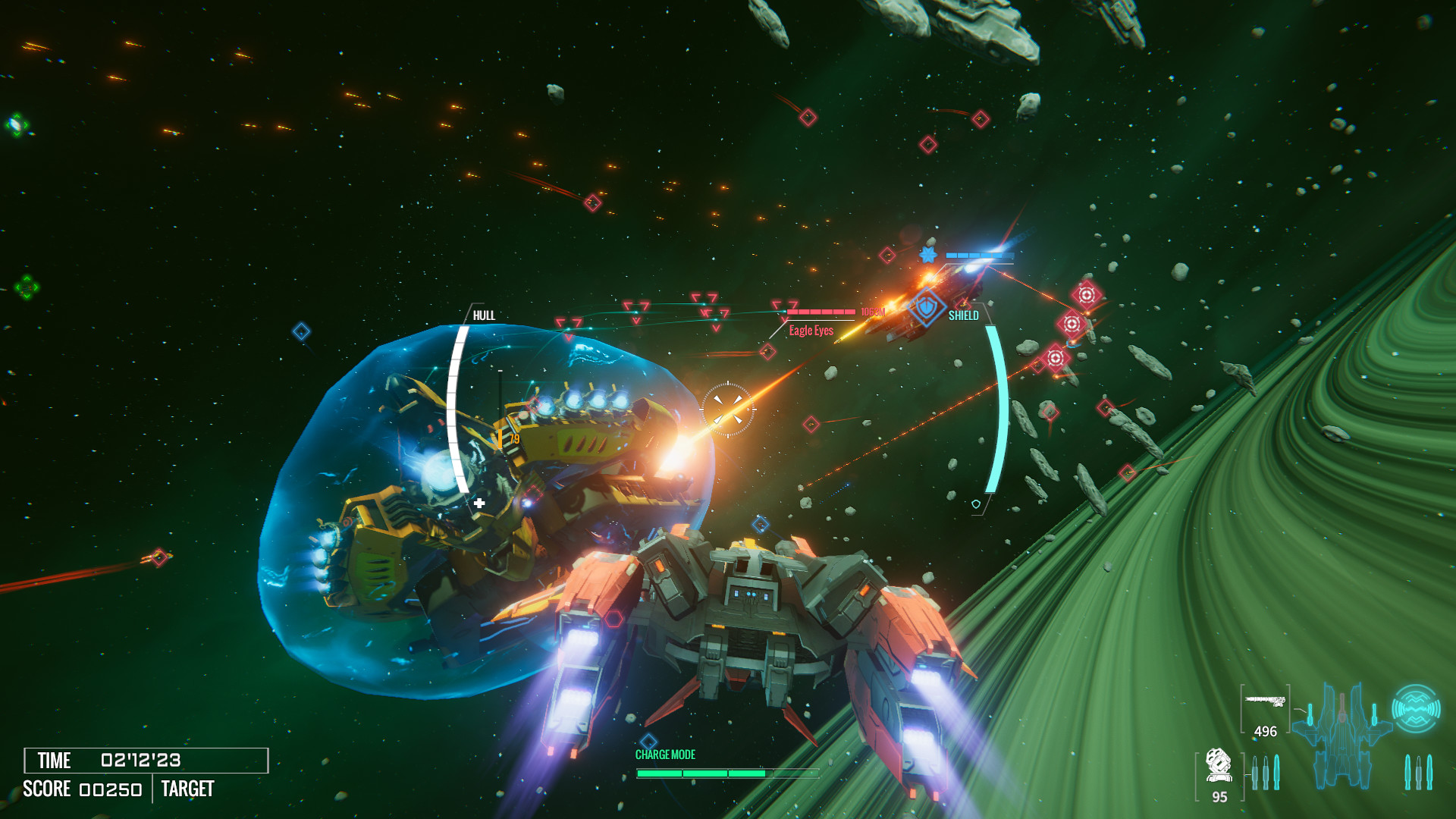Viewport: 1456px width, 819px height.
Task: Click the missile launcher icon showing 95 ammo
Action: (1219, 766)
